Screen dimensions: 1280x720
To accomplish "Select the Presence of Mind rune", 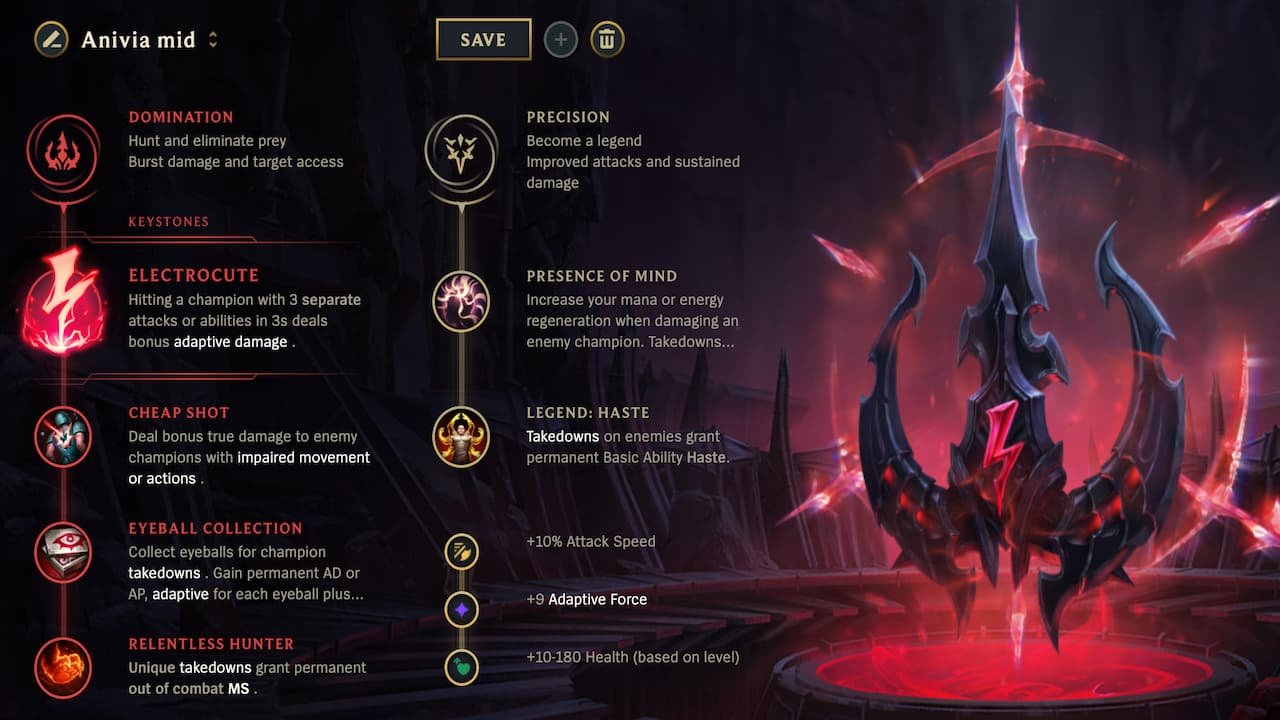I will point(461,302).
